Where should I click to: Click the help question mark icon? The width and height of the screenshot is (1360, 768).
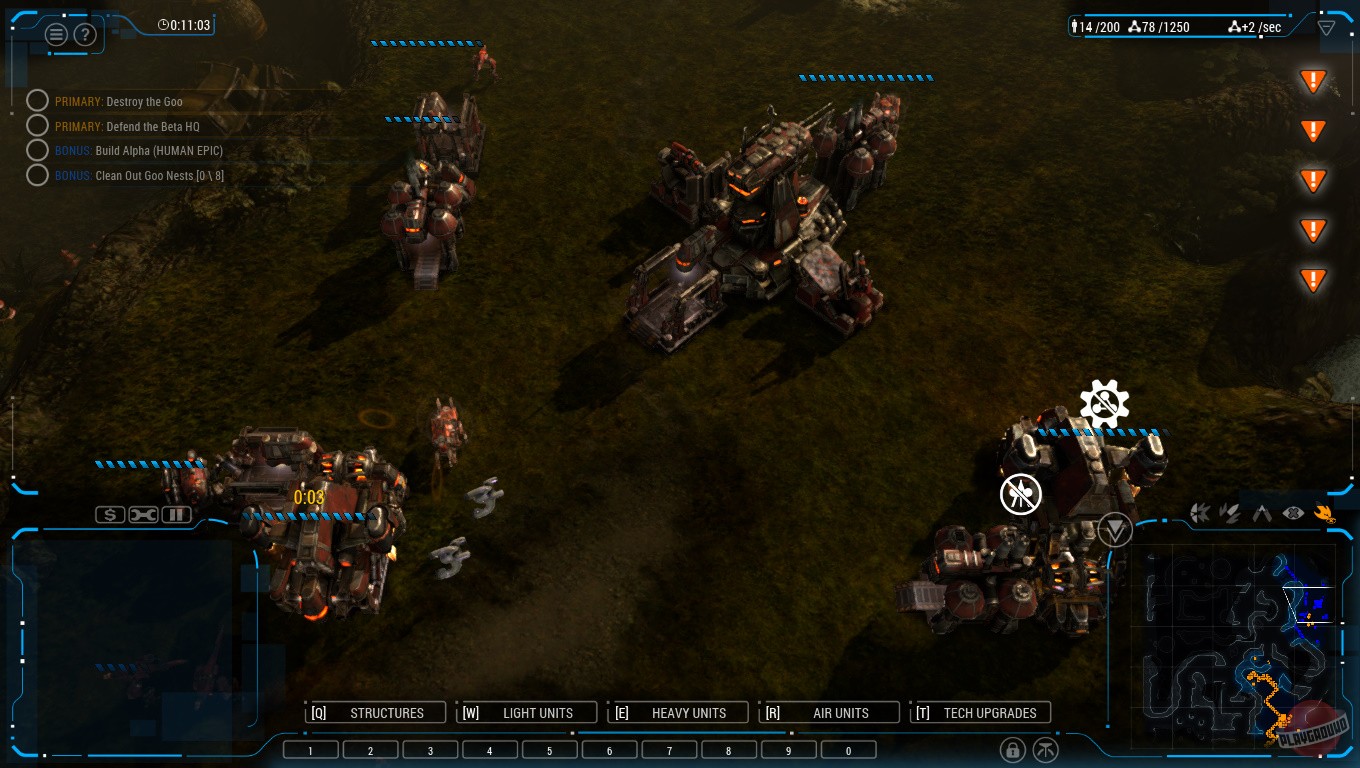[85, 33]
